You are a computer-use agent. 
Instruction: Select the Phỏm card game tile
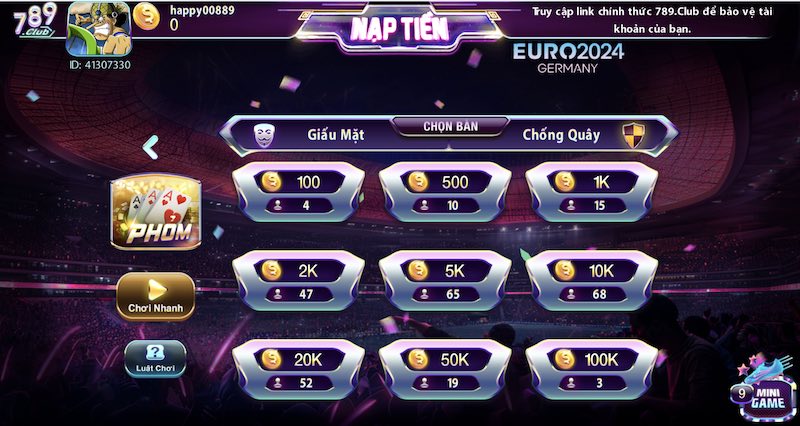[156, 213]
